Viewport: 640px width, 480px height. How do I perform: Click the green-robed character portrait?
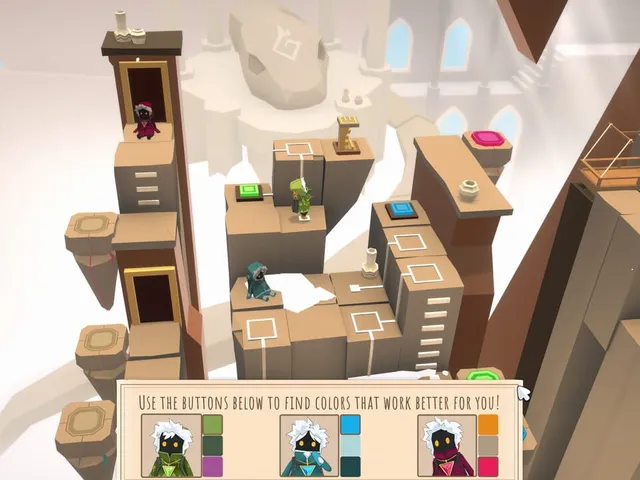point(171,446)
